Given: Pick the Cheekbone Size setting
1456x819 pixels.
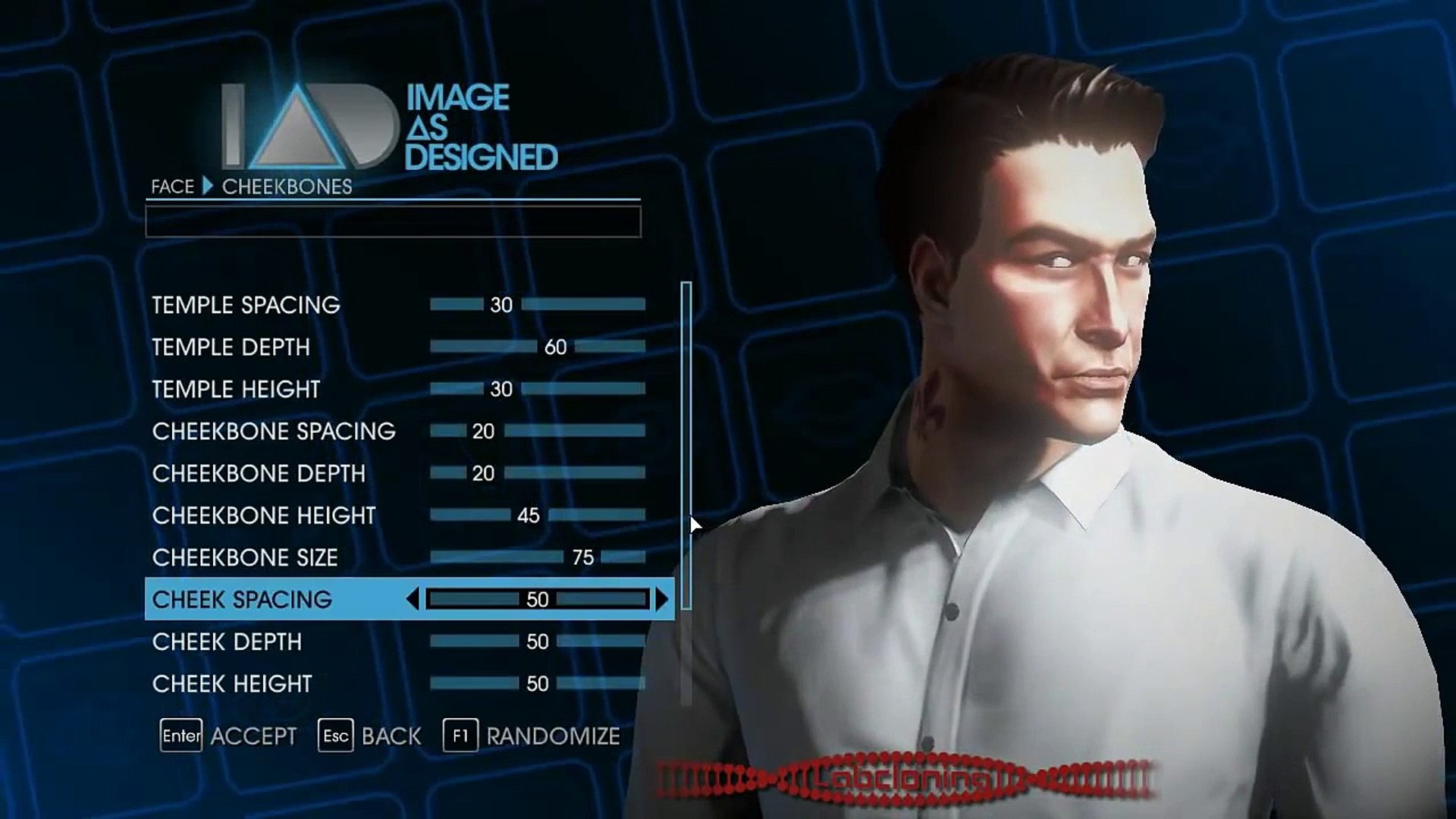Looking at the screenshot, I should click(245, 557).
